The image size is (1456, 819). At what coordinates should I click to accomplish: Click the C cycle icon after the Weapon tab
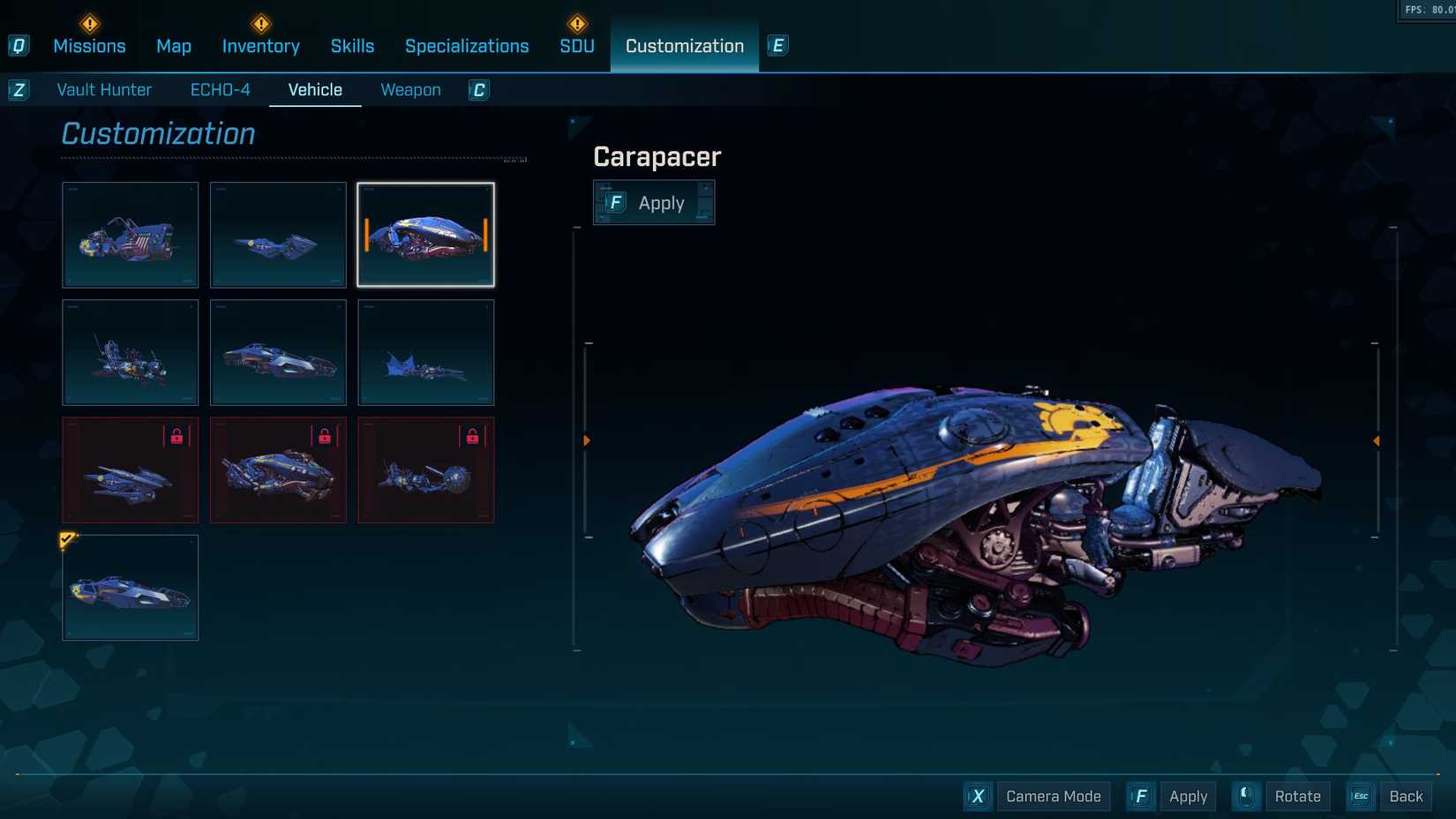click(477, 90)
